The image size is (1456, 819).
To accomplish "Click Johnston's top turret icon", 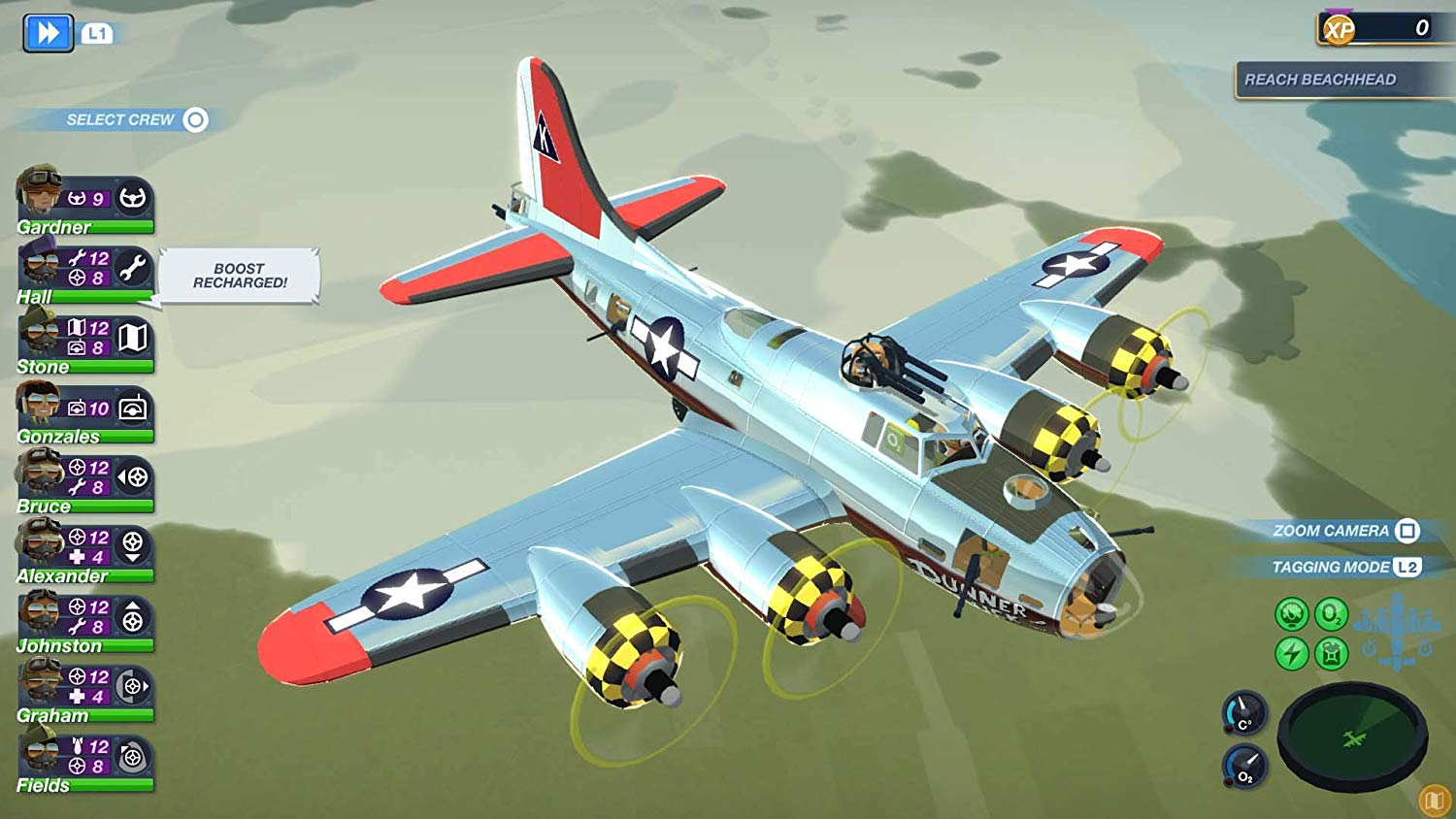I will pyautogui.click(x=135, y=618).
